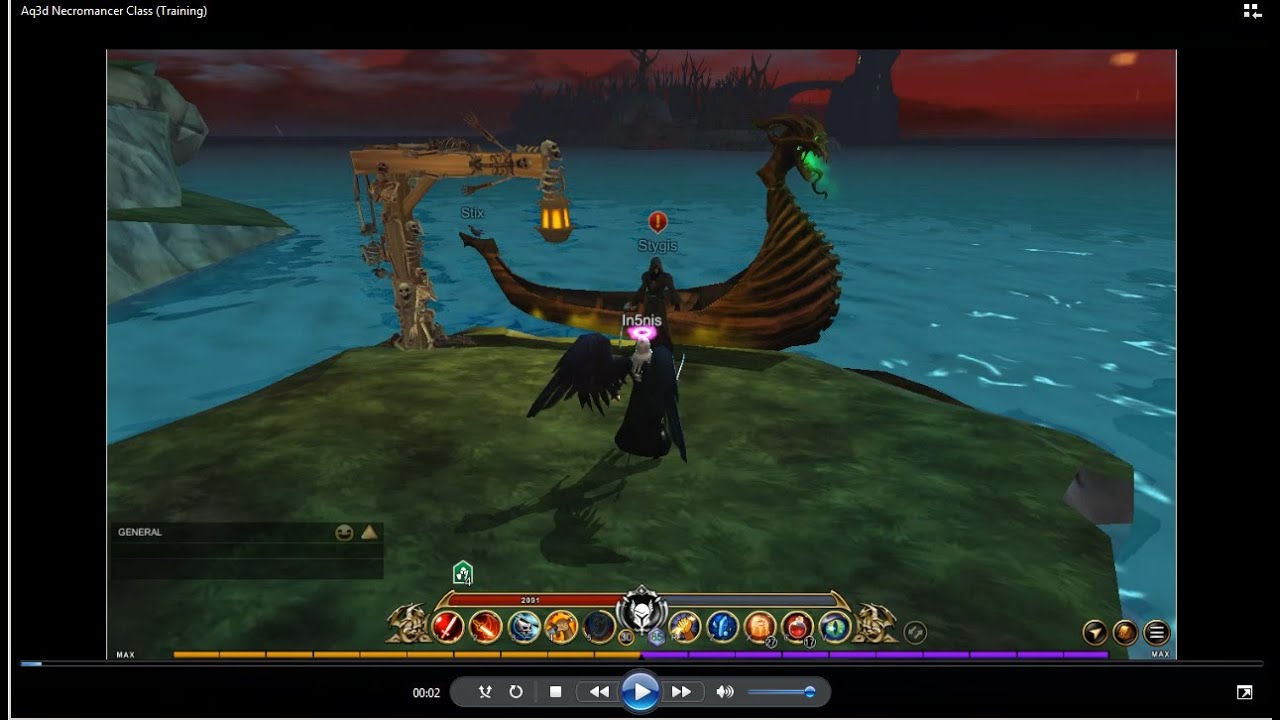Activate the red sword auto-attack skill
Viewport: 1280px width, 720px height.
[447, 627]
